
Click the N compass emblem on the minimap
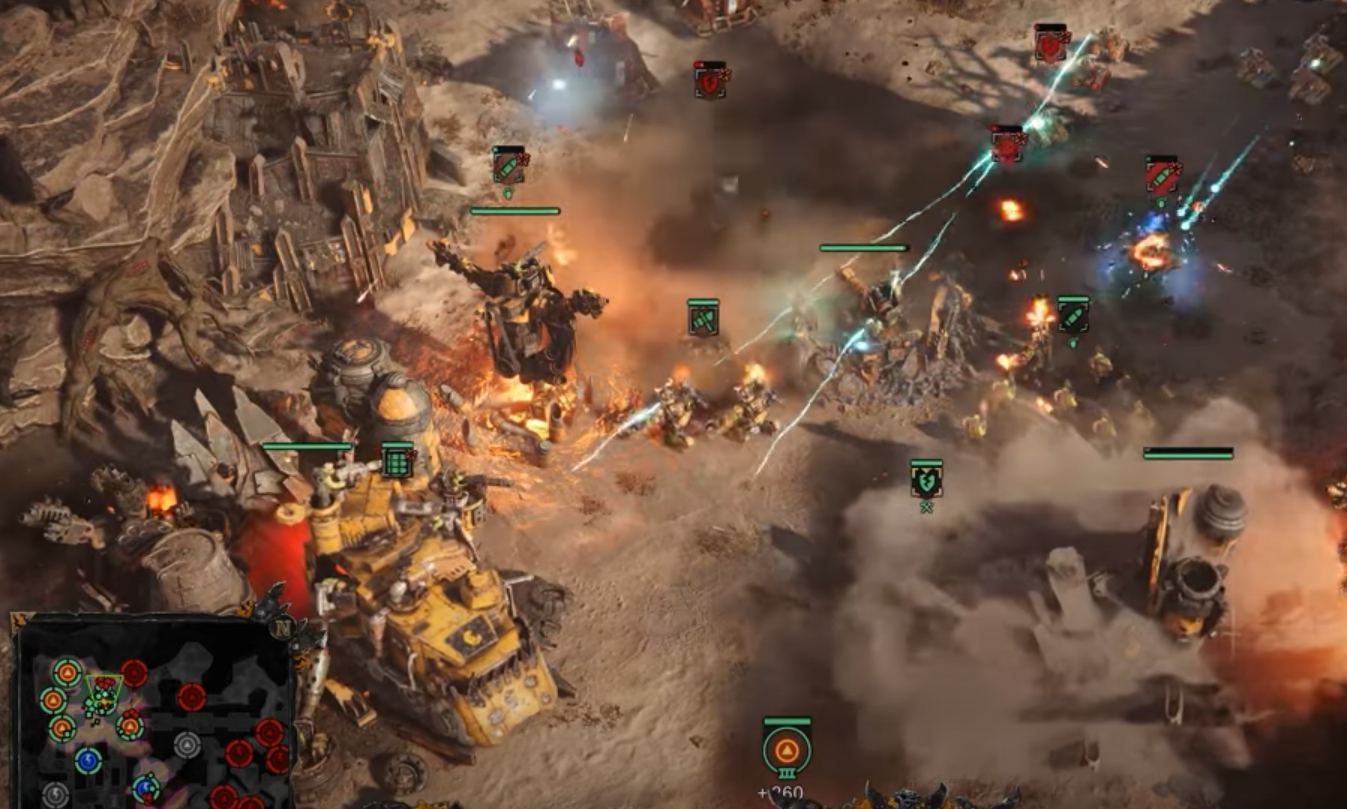(x=283, y=626)
